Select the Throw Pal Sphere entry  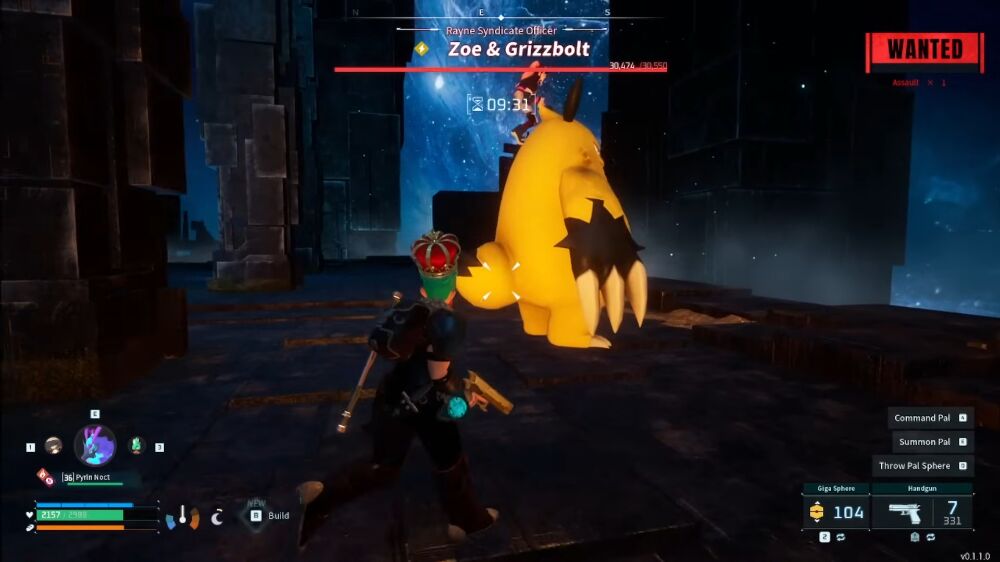click(x=924, y=466)
